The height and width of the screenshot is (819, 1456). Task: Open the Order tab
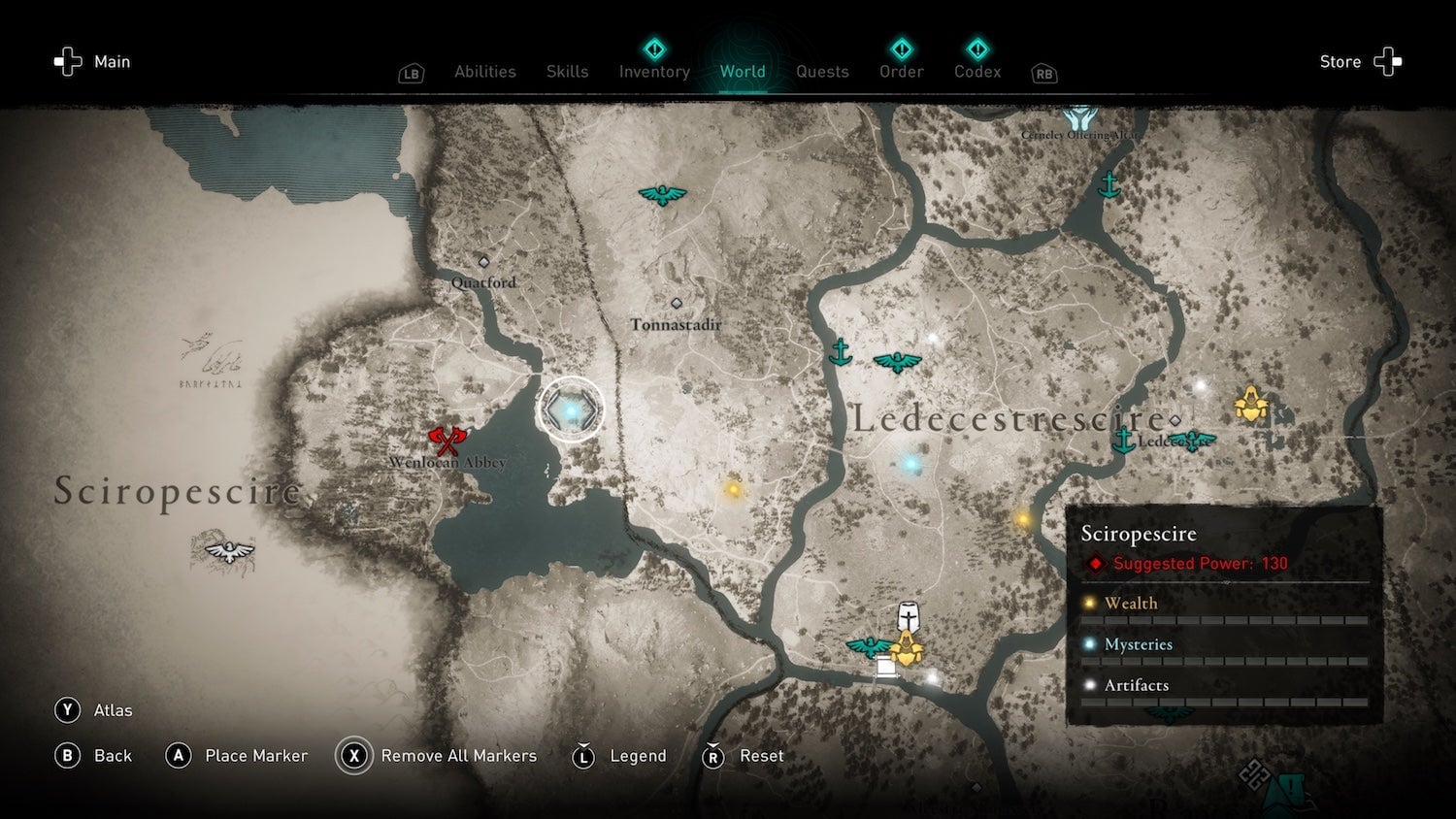tap(901, 72)
